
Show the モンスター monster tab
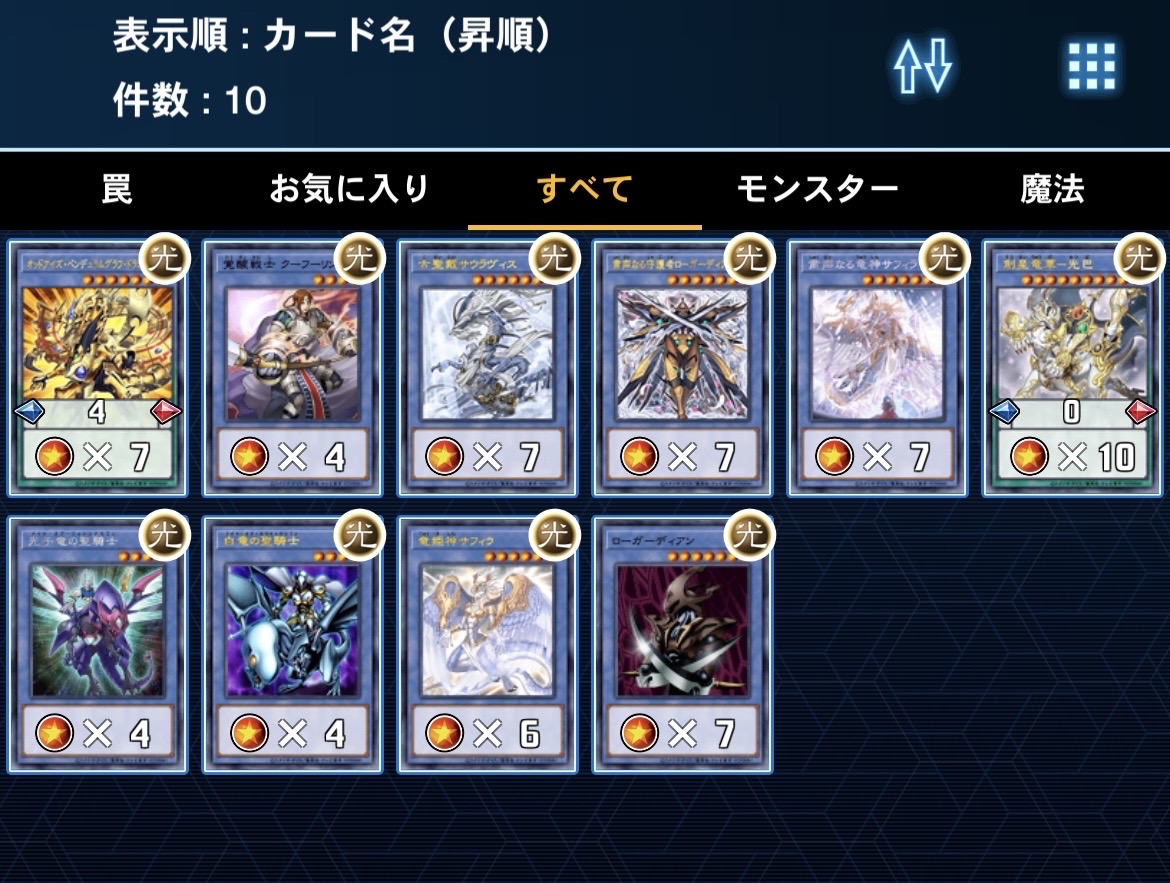click(x=817, y=189)
